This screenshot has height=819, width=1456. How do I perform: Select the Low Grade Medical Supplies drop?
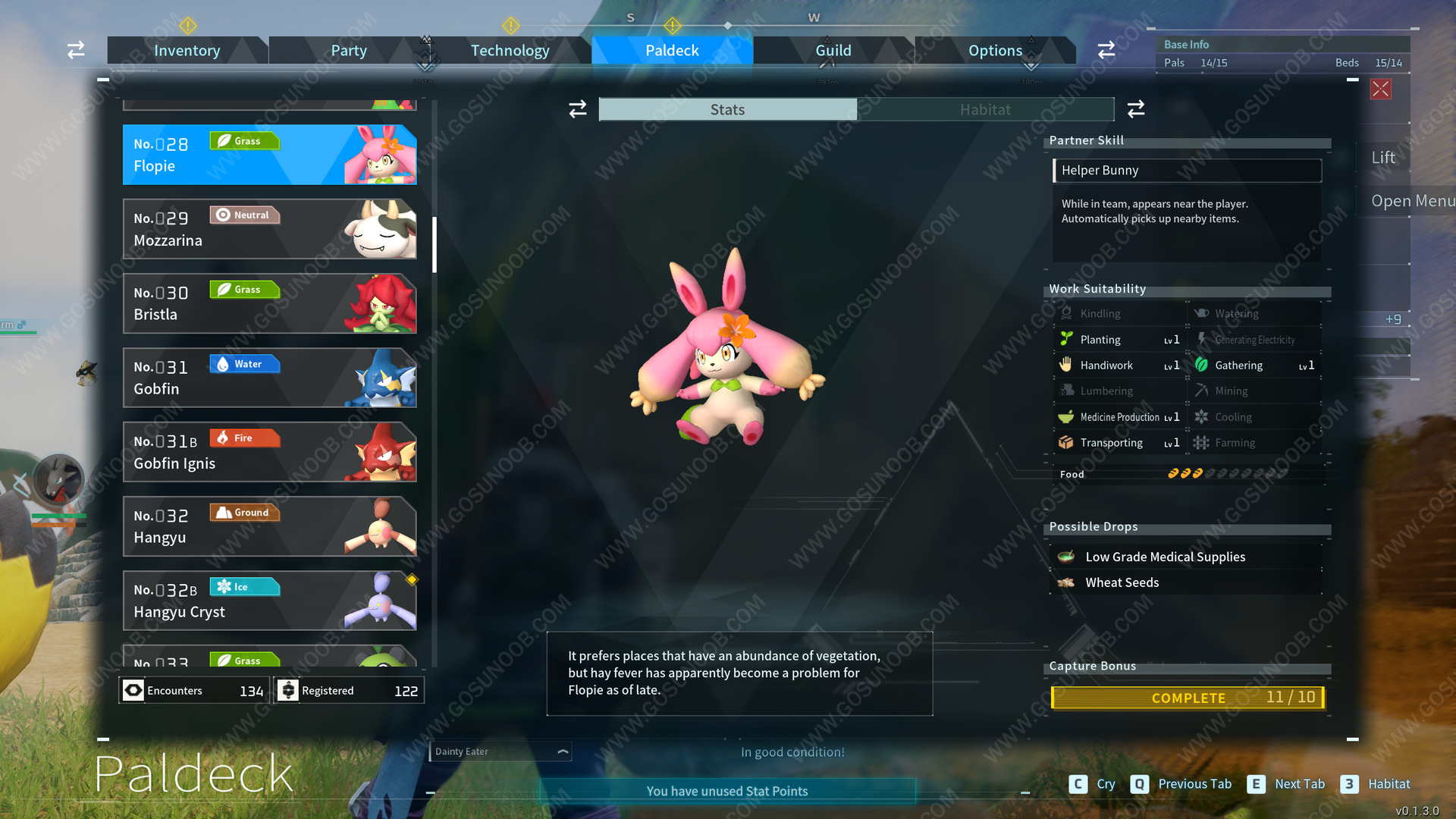tap(1165, 557)
